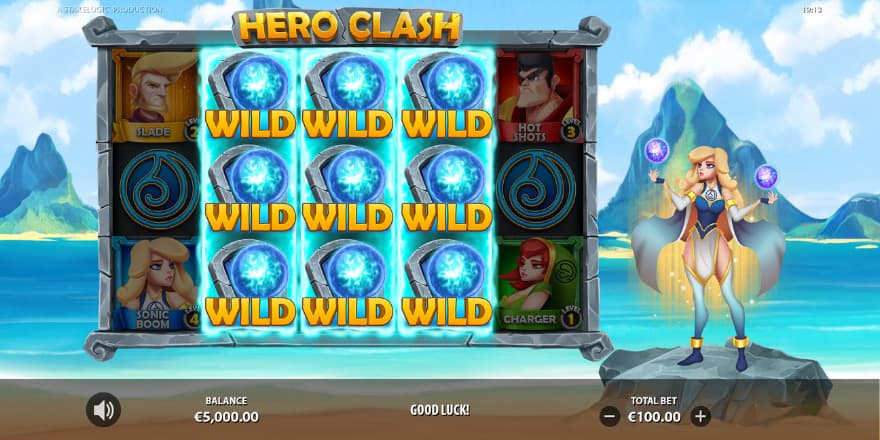Decrease the total bet with the minus button
Image resolution: width=880 pixels, height=440 pixels.
[610, 416]
